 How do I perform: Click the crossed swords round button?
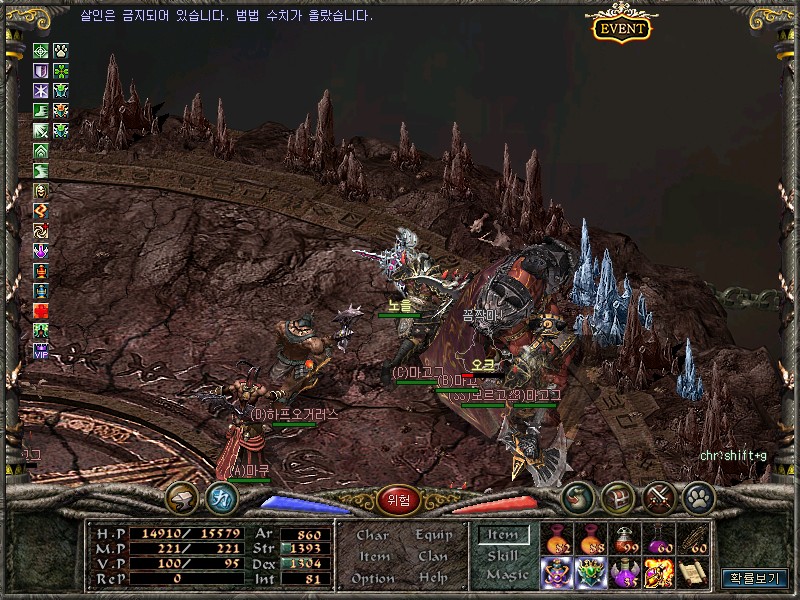coord(658,496)
